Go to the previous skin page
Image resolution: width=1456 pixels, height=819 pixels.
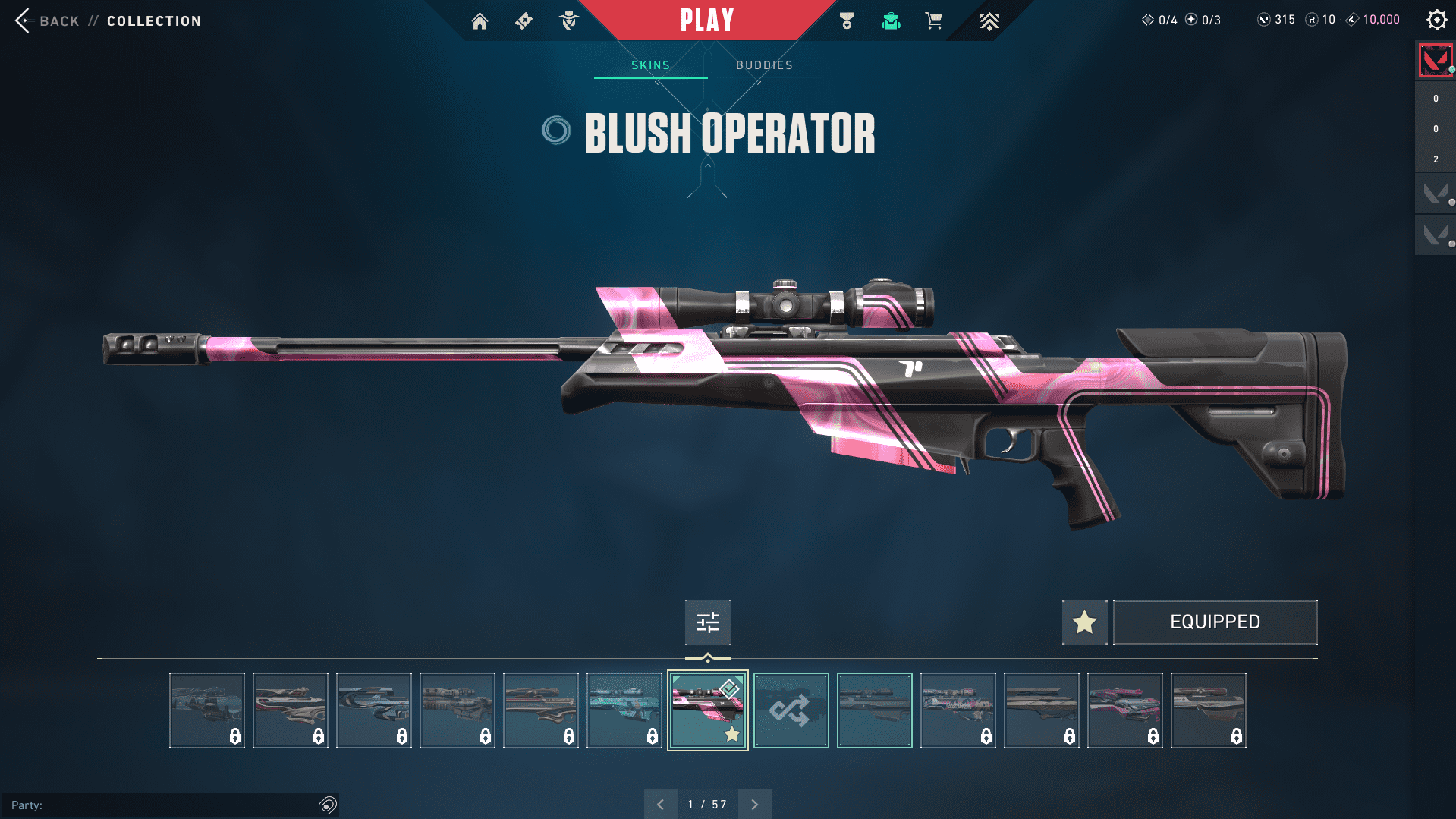point(661,805)
